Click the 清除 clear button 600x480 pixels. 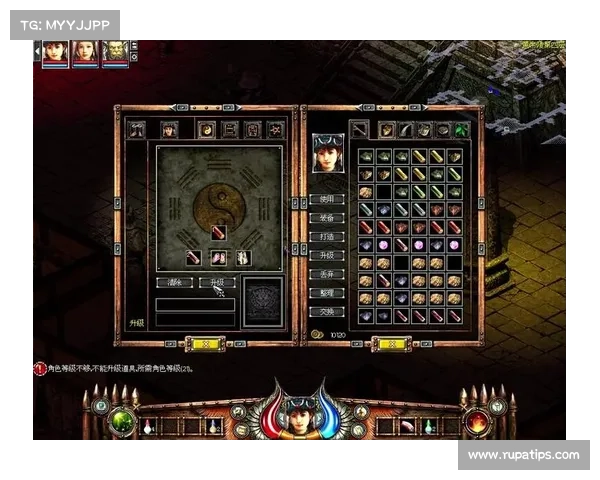point(174,283)
